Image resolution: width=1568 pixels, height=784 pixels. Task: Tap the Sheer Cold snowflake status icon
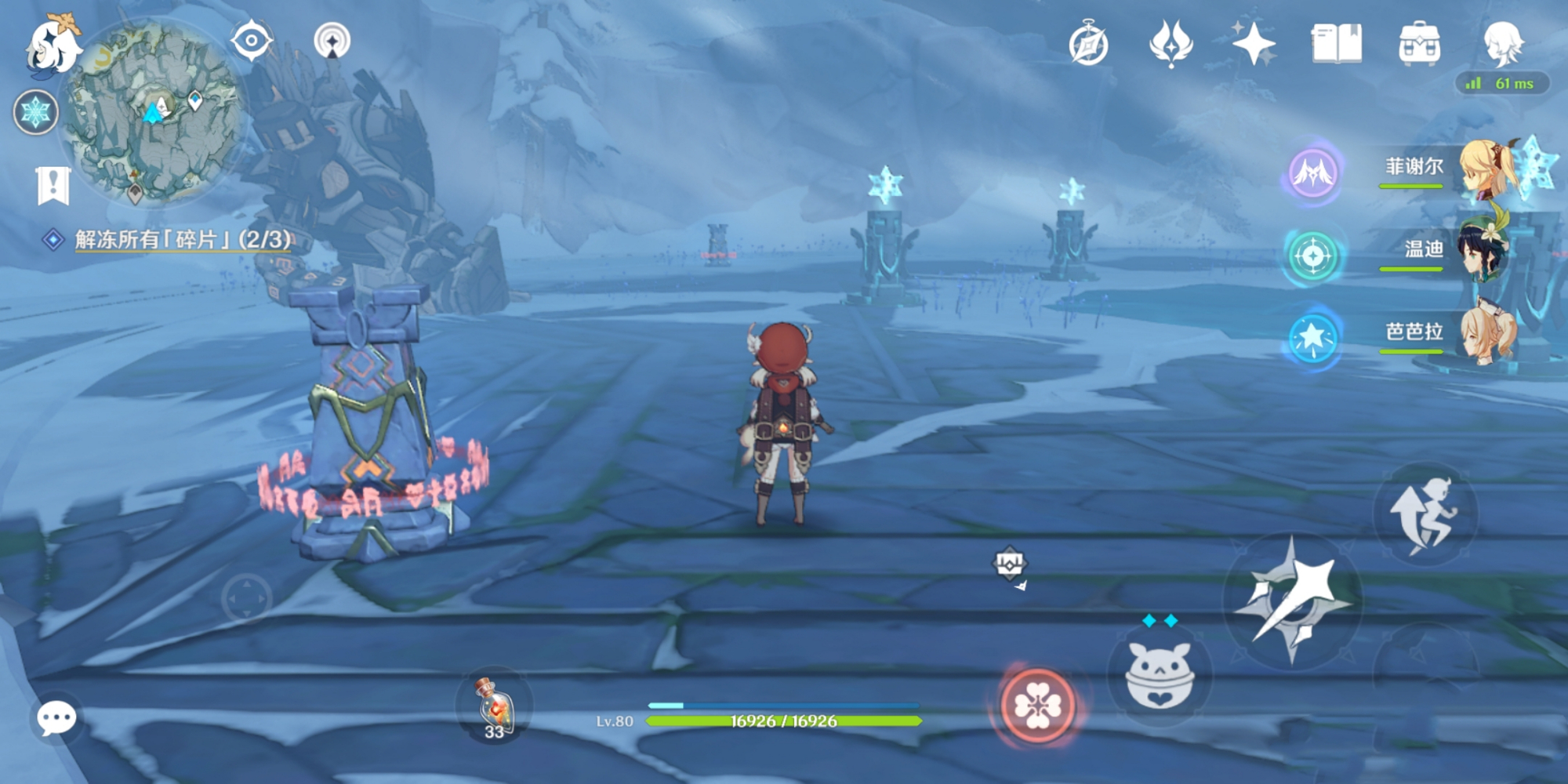pos(35,112)
